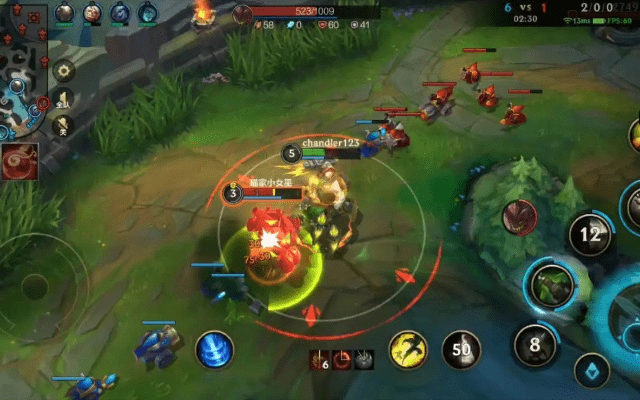The width and height of the screenshot is (640, 400).
Task: Tap the red swirl item icon
Action: [21, 161]
